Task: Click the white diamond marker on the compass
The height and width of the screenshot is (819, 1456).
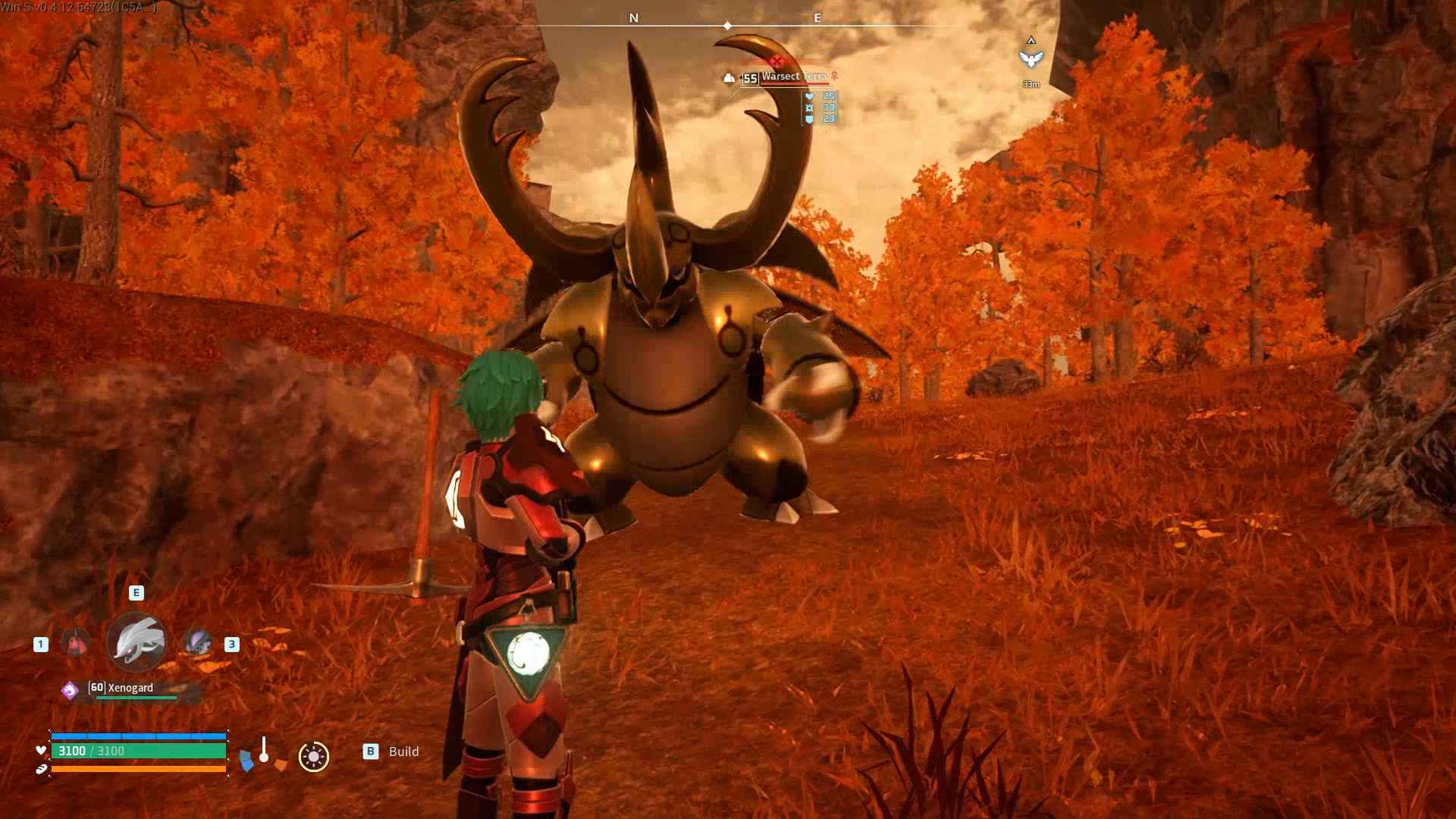Action: click(x=728, y=26)
